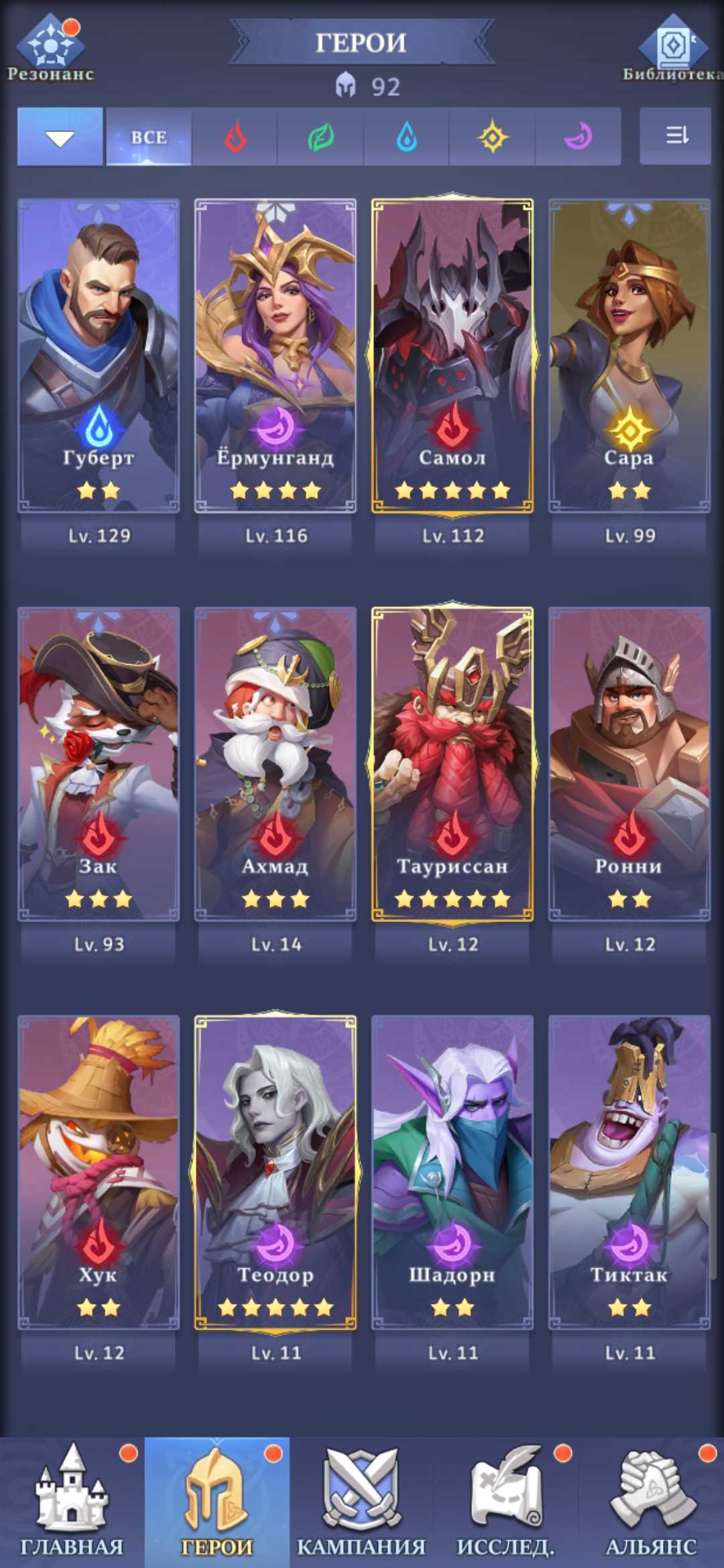
Task: Filter heroes by red fire faction
Action: (x=235, y=137)
